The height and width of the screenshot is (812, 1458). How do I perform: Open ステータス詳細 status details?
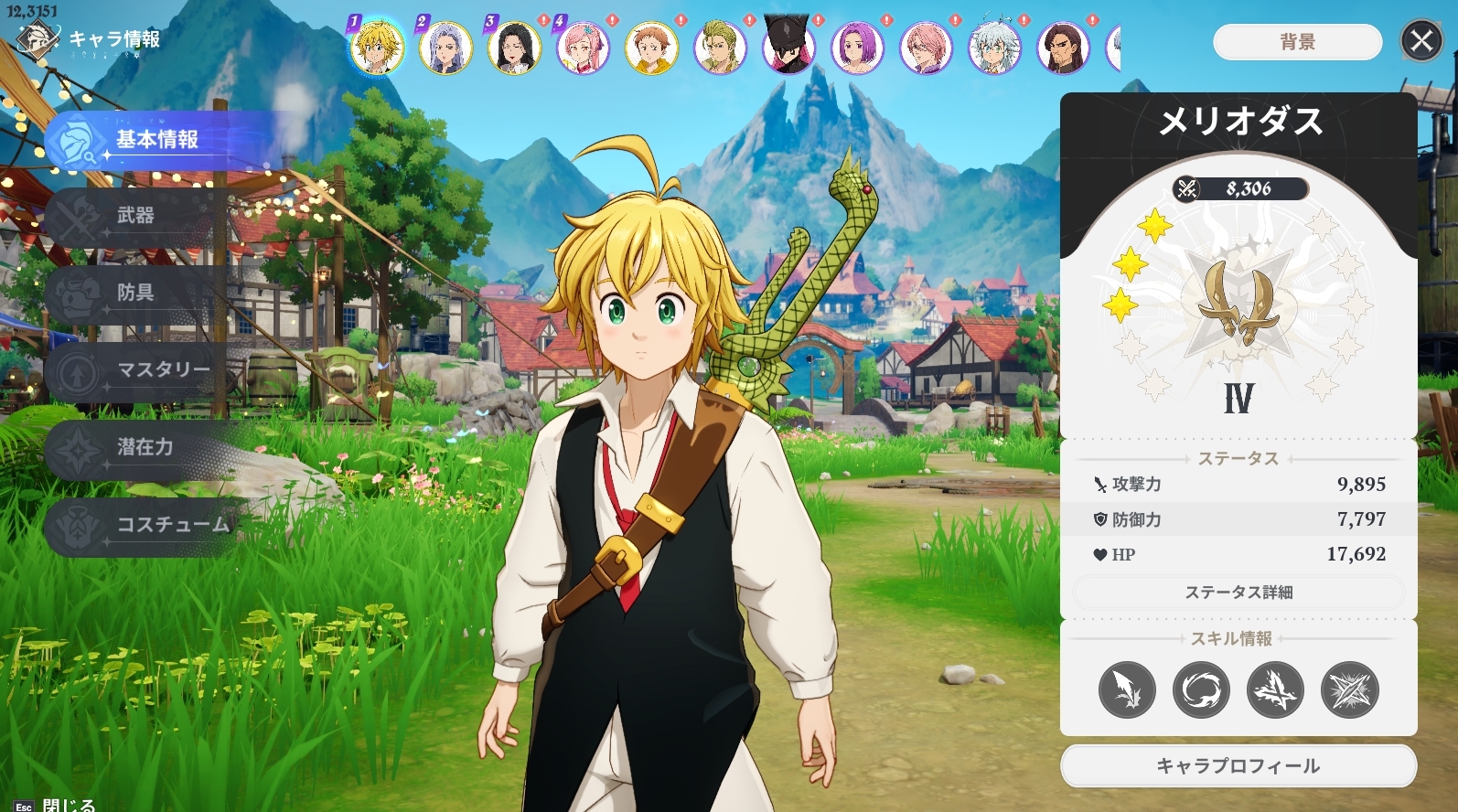click(1238, 593)
